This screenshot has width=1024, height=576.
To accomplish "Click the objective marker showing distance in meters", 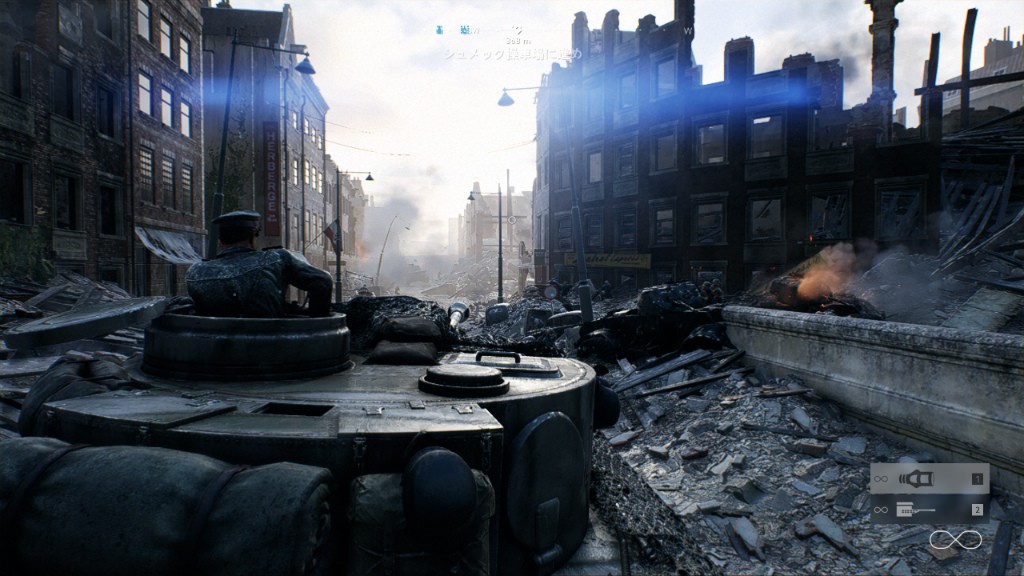I will (517, 41).
